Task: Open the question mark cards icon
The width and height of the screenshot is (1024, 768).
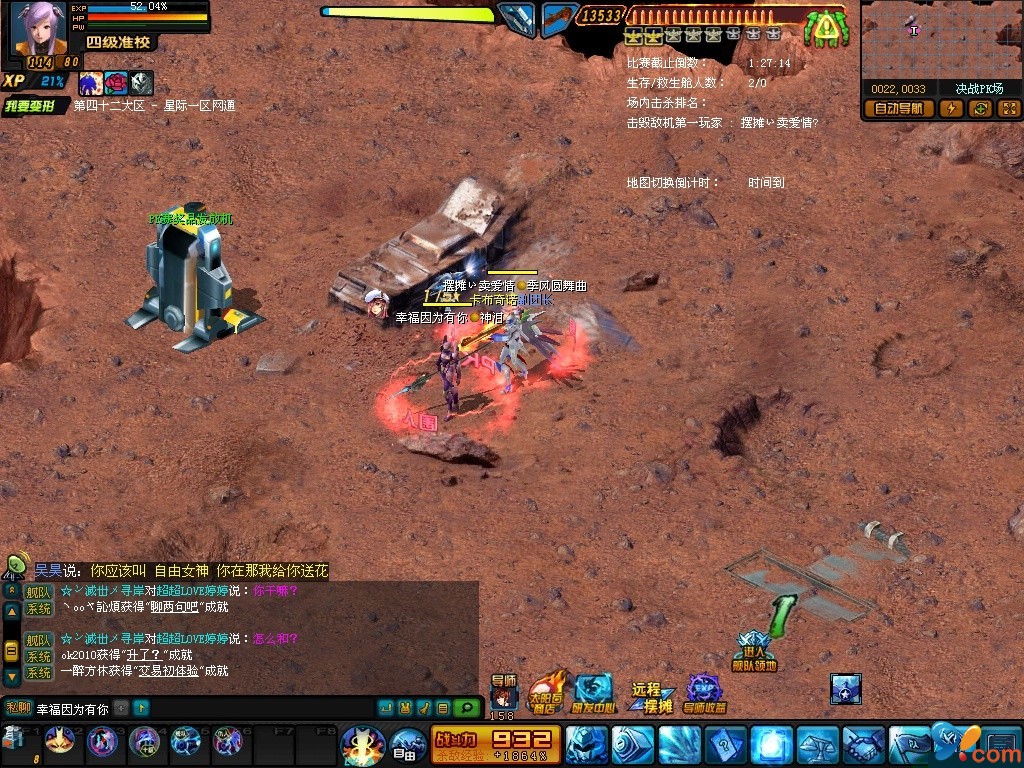Action: [x=725, y=745]
